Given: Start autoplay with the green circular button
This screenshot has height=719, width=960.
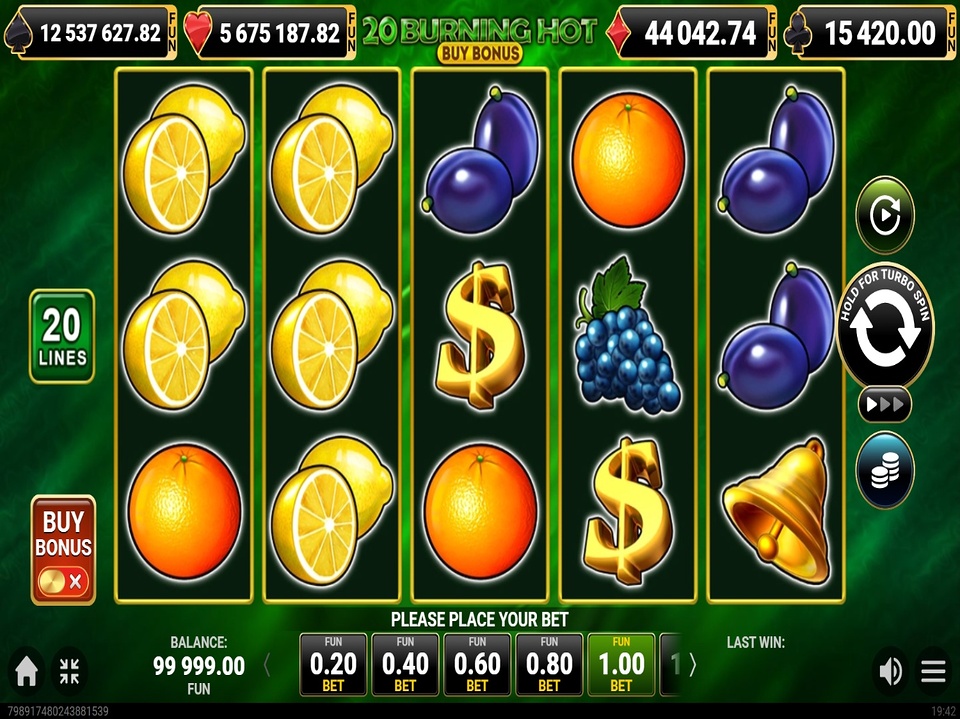Looking at the screenshot, I should pos(885,215).
